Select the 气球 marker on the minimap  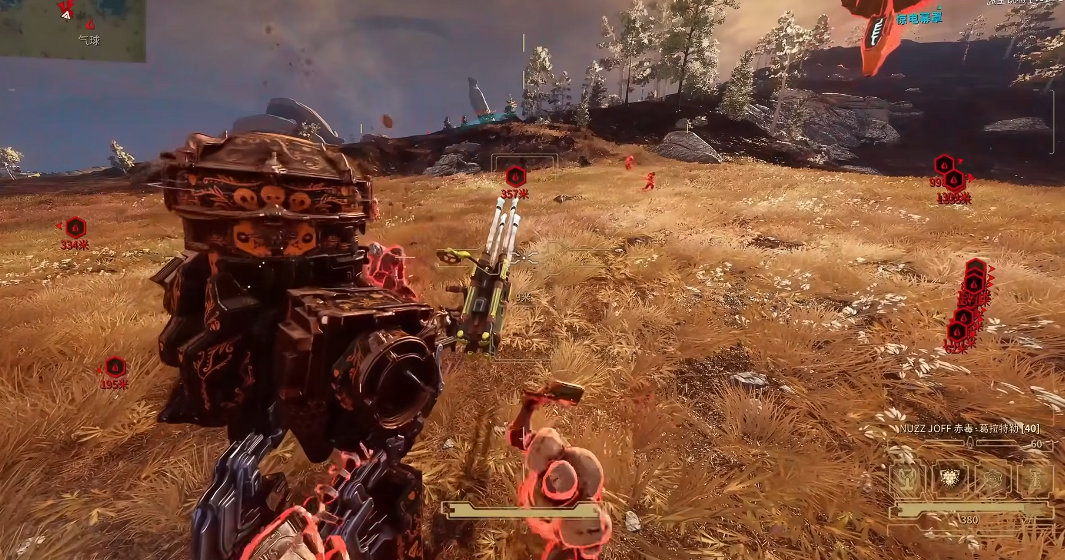90,24
